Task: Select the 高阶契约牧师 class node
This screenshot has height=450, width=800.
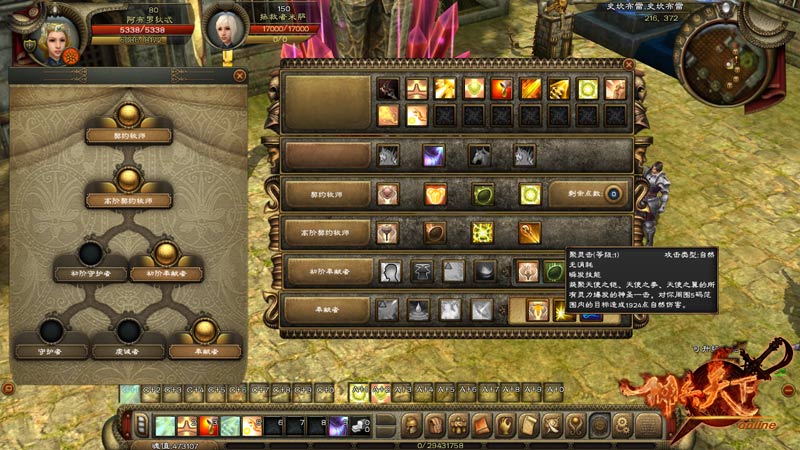Action: [x=128, y=181]
